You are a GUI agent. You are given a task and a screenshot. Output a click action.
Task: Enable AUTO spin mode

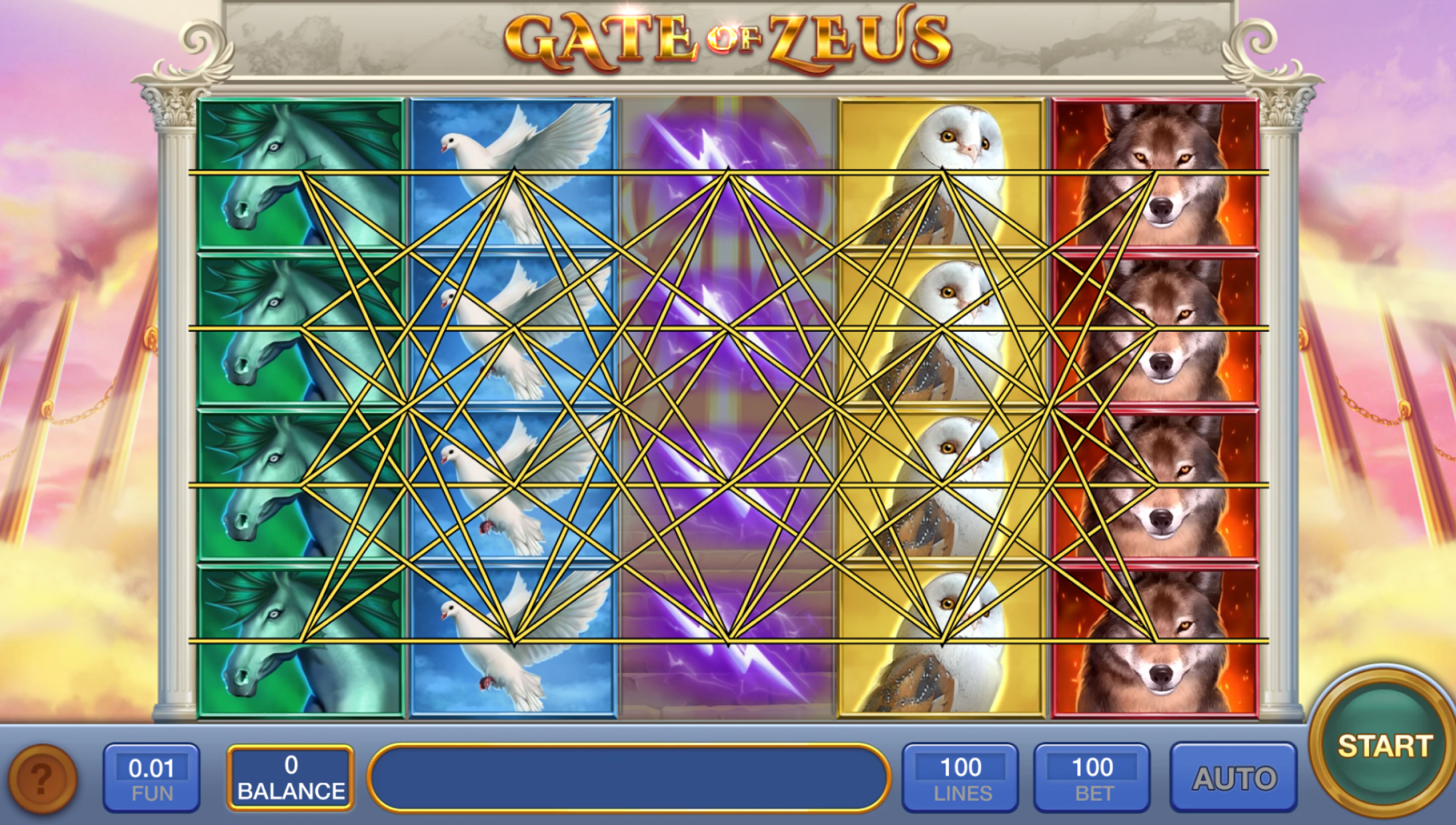click(1234, 779)
